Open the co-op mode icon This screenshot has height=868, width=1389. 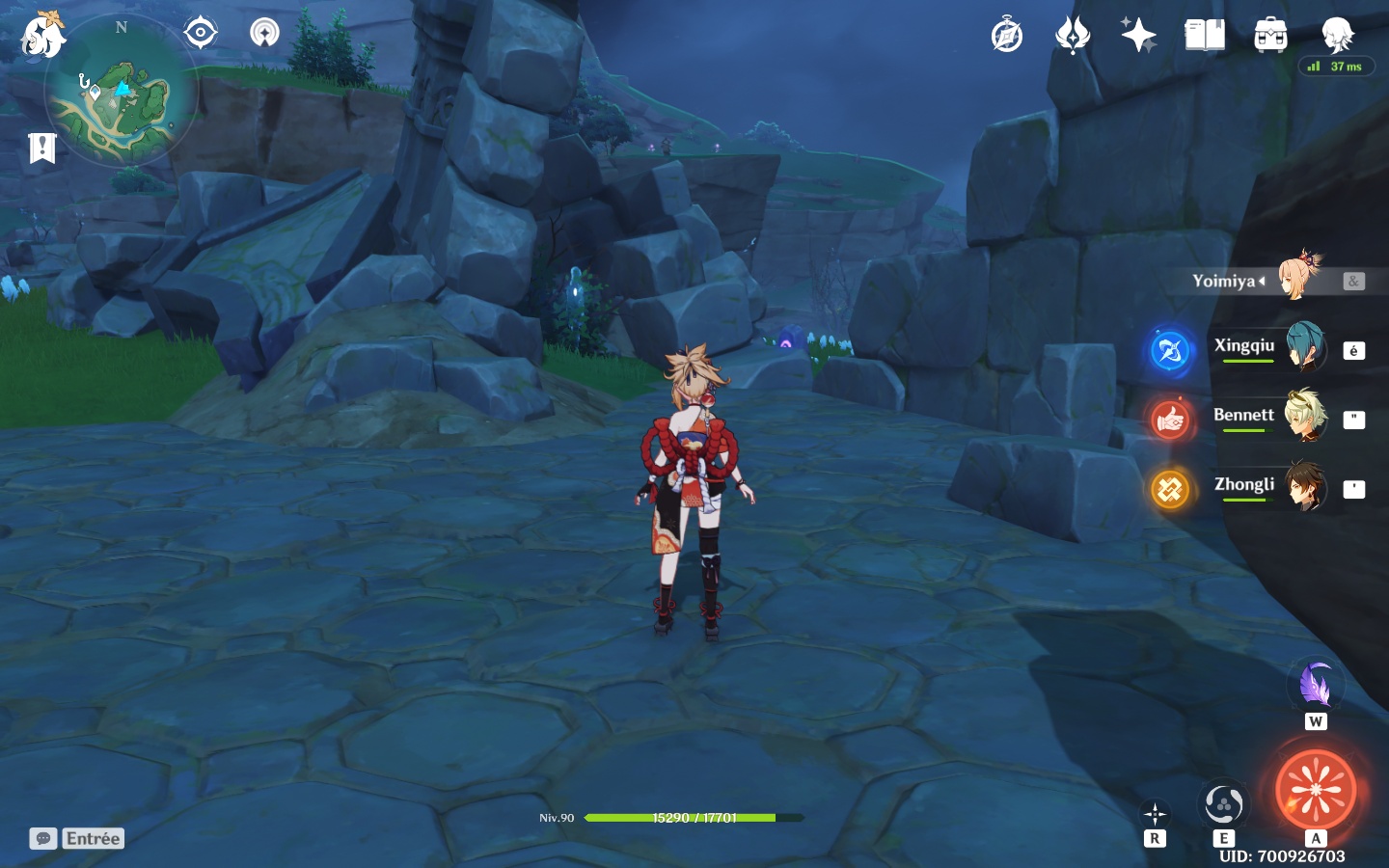264,33
